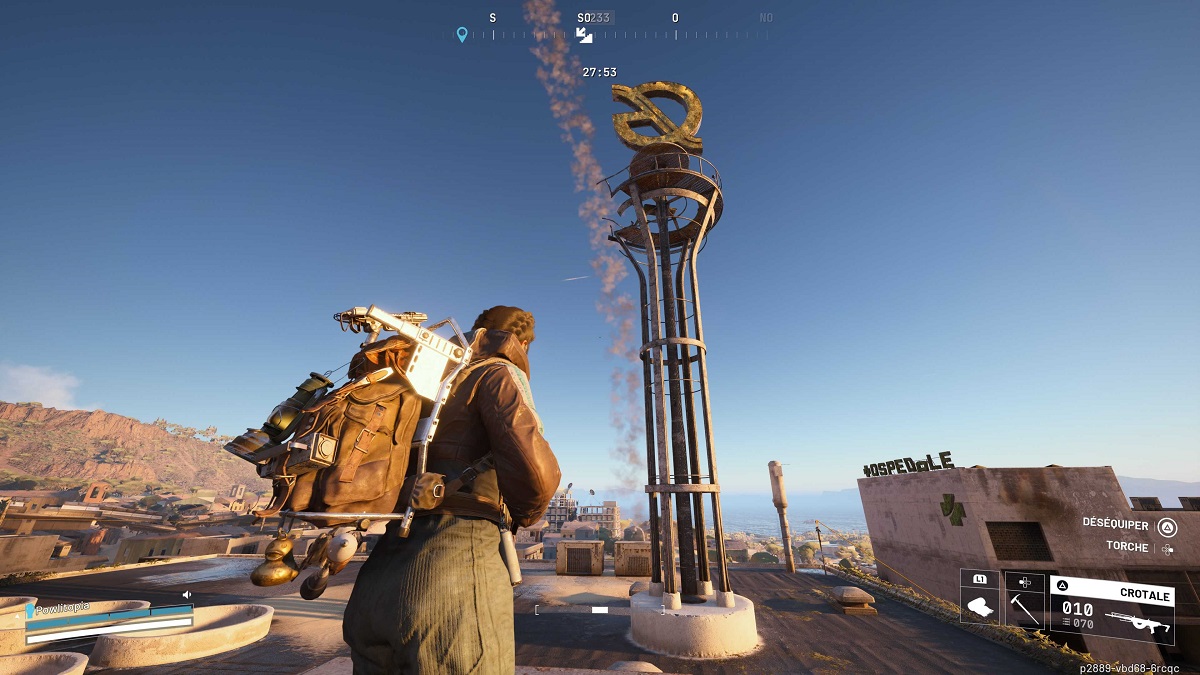Select the bandage item slot
Screen dimensions: 1200x675
[x=980, y=604]
